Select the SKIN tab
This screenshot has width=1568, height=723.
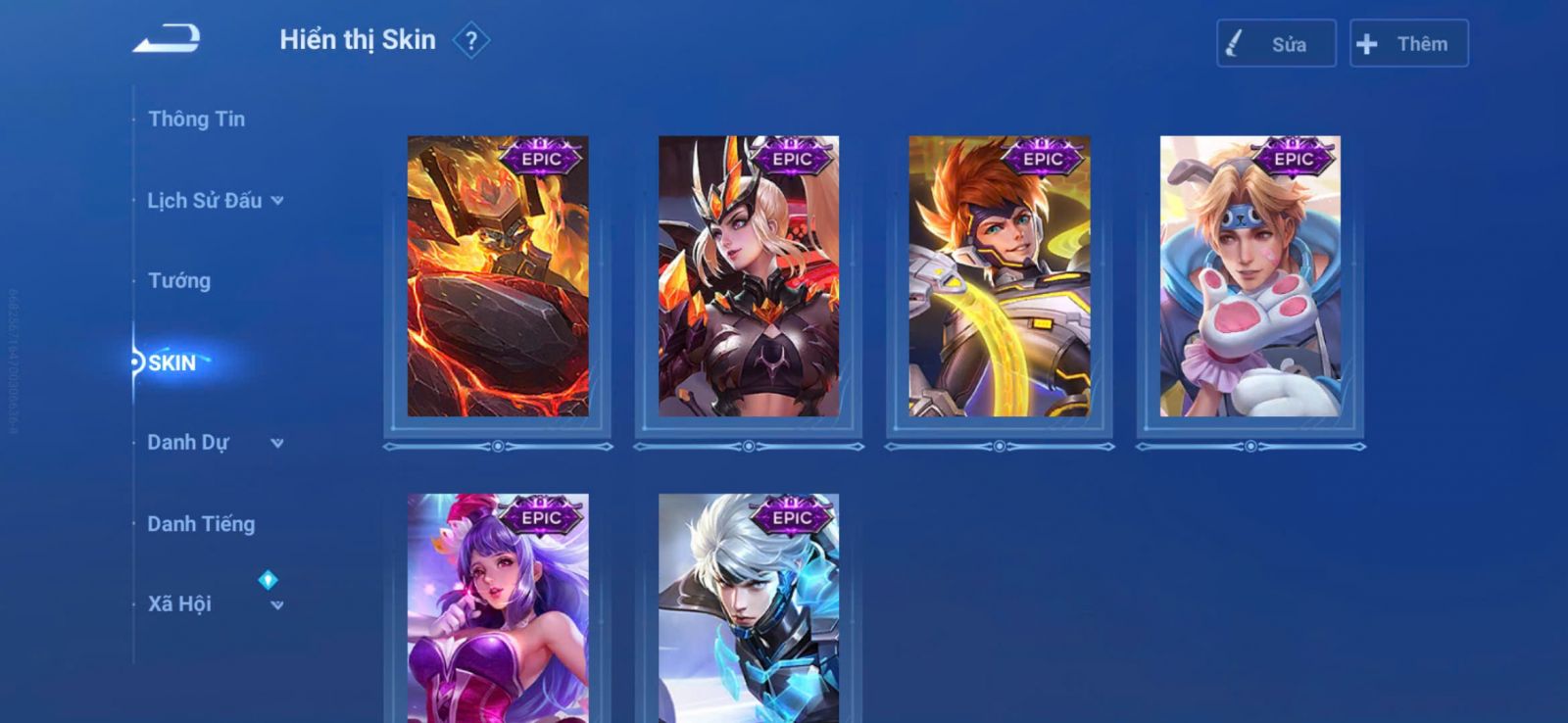tap(172, 362)
